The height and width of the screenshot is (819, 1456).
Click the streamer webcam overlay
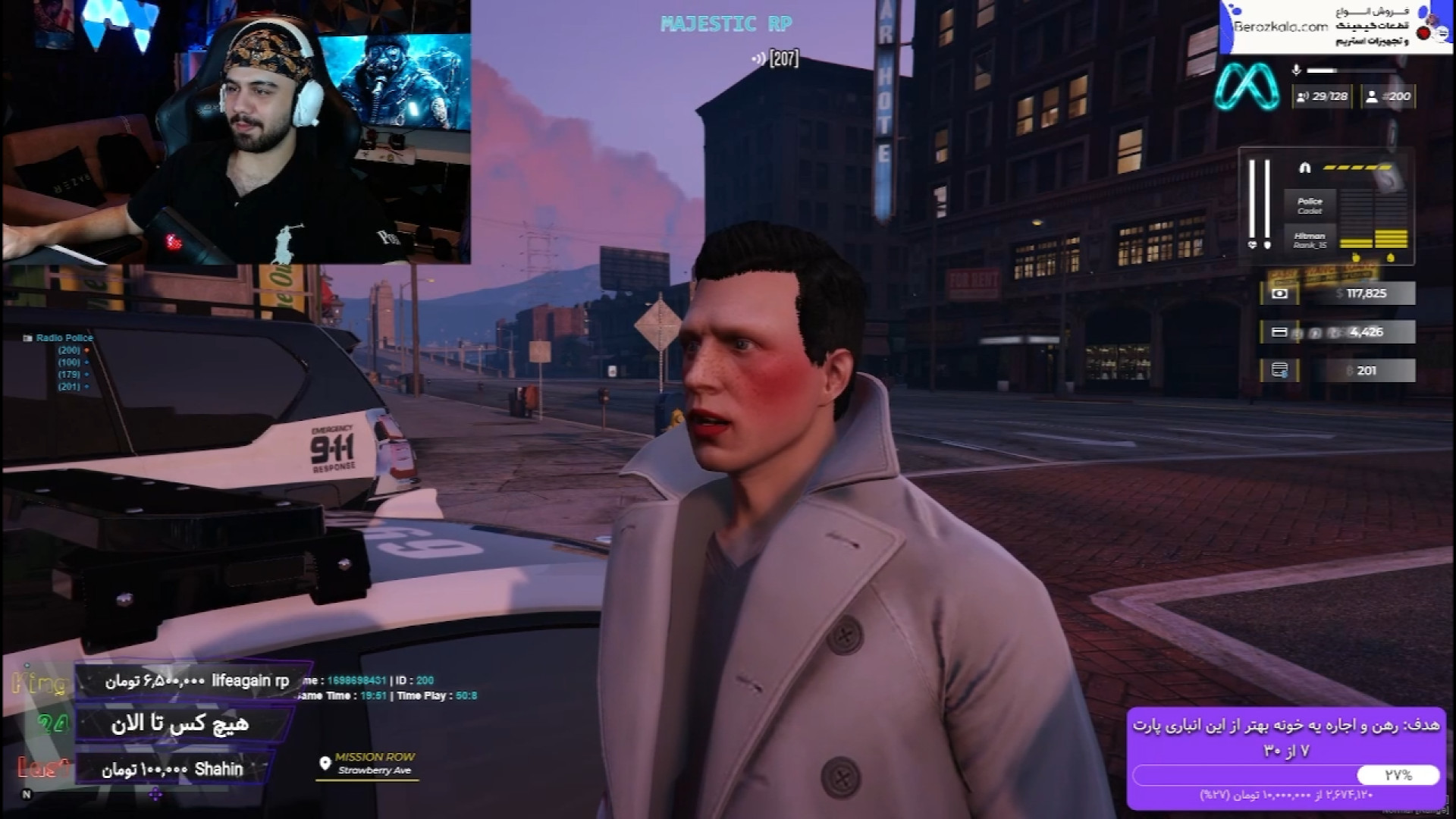click(236, 132)
